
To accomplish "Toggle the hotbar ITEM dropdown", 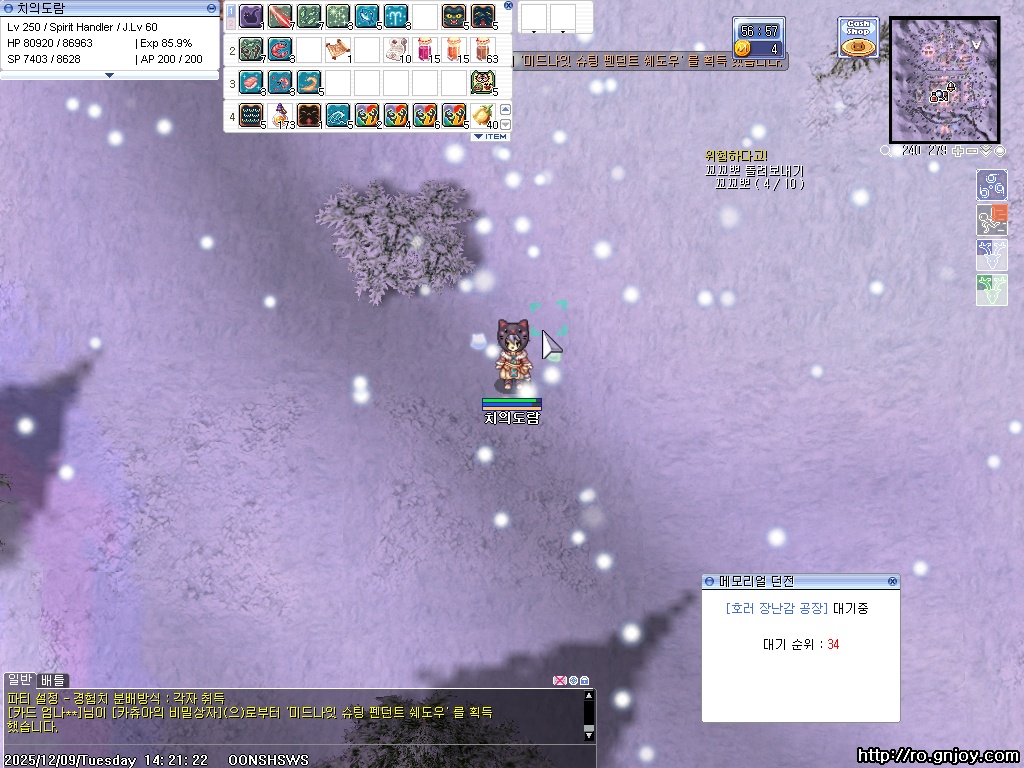I will (490, 136).
